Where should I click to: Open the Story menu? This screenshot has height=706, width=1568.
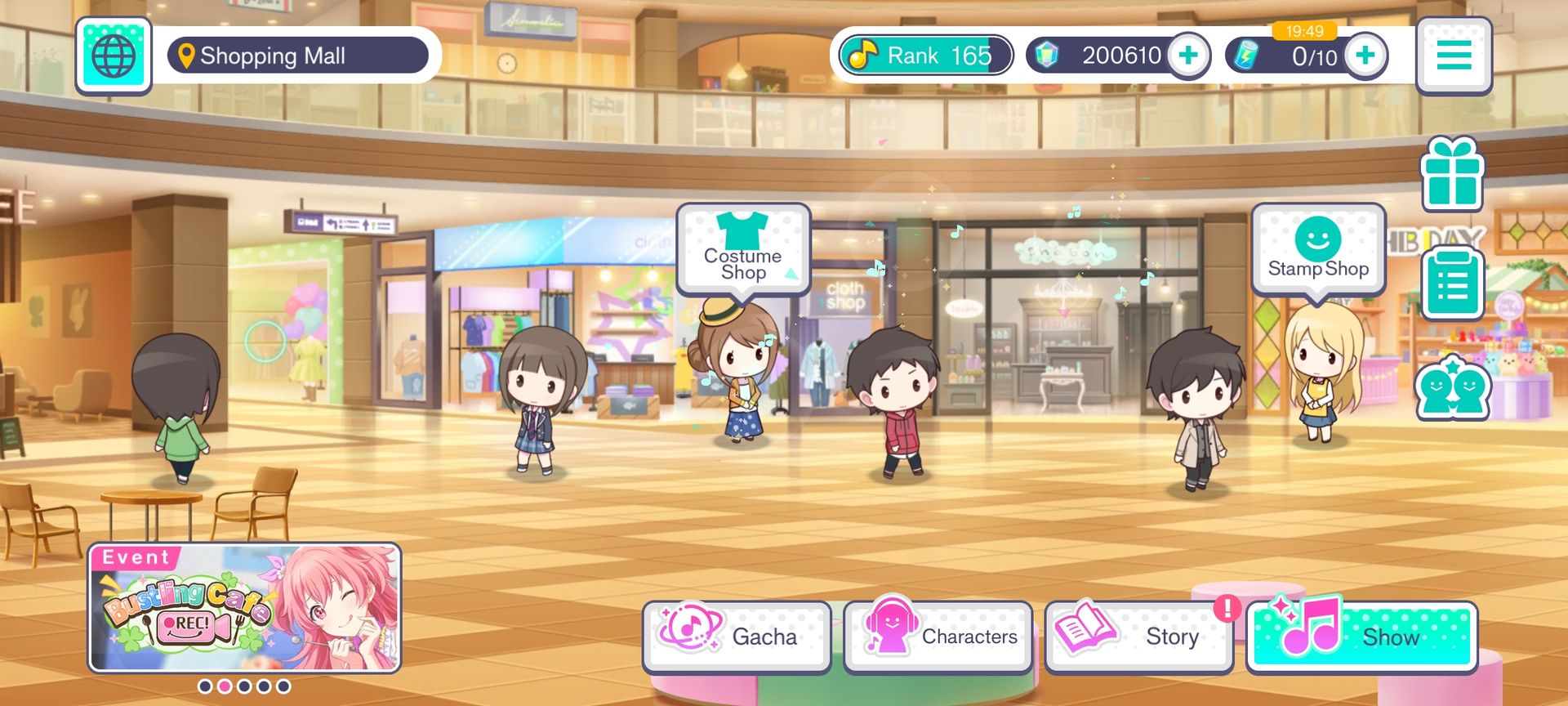[x=1138, y=637]
